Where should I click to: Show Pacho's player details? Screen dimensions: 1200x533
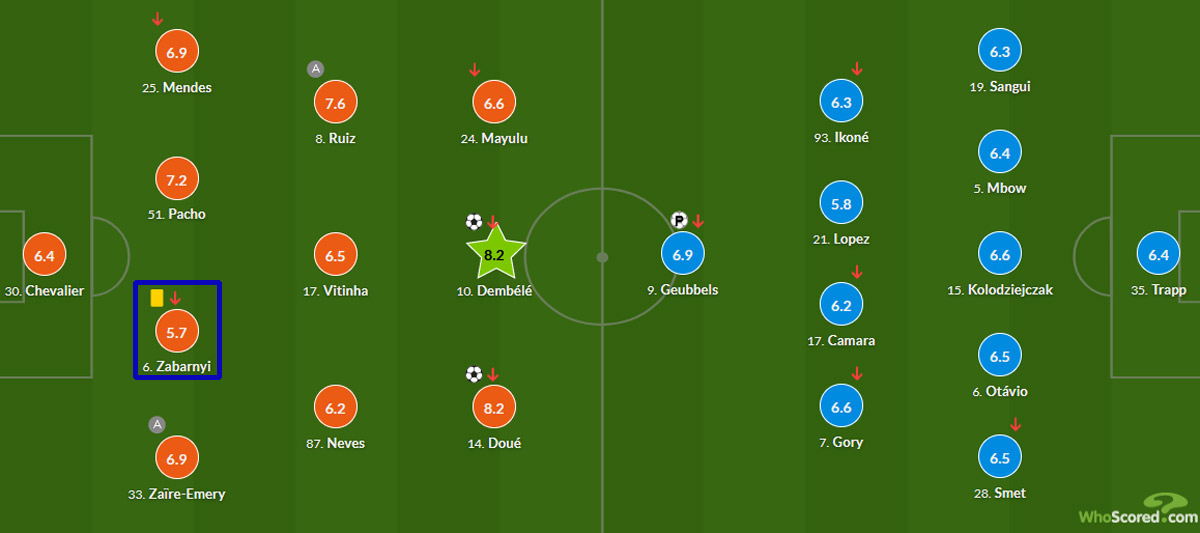click(177, 180)
